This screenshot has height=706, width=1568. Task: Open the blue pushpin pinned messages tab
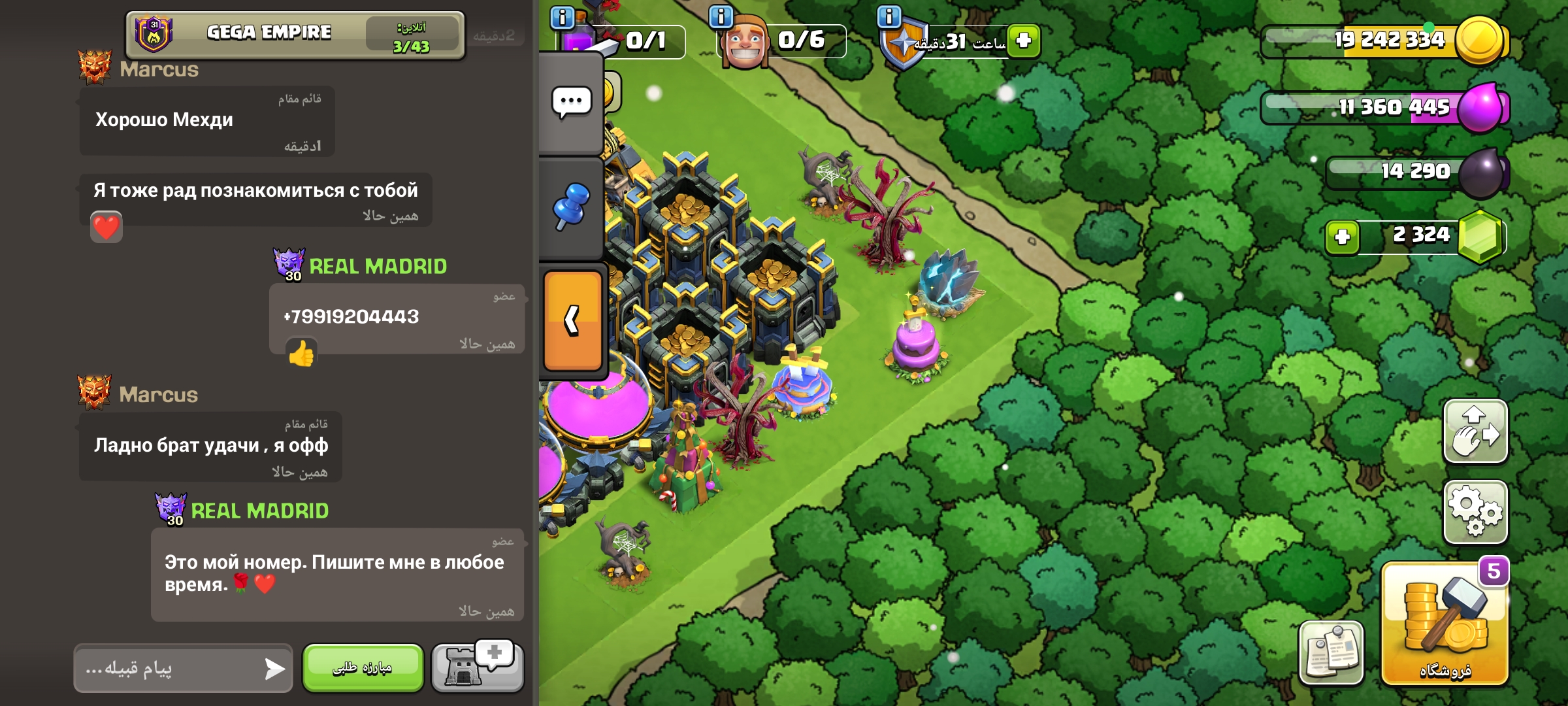[x=572, y=206]
